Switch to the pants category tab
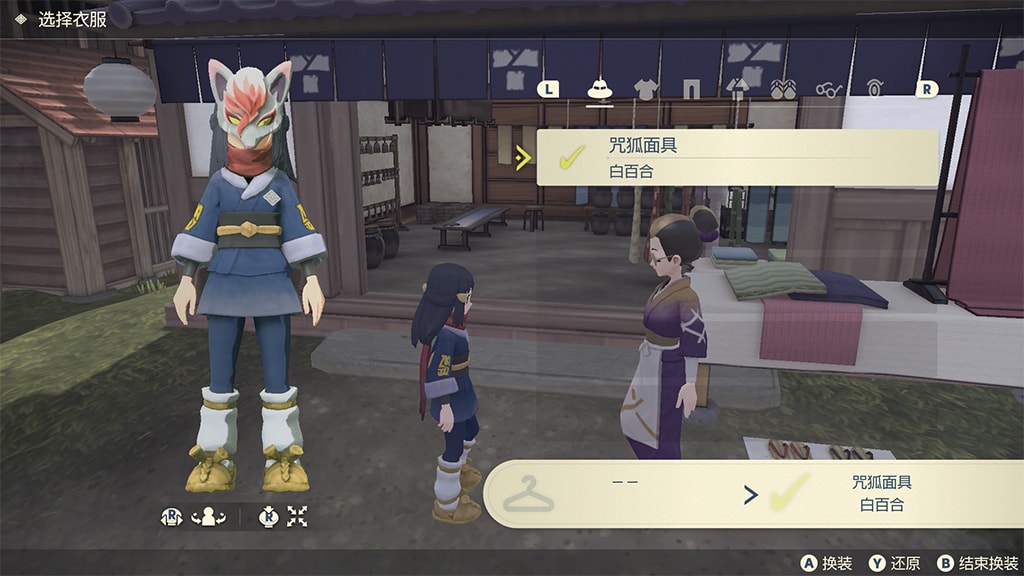The height and width of the screenshot is (576, 1024). point(691,89)
